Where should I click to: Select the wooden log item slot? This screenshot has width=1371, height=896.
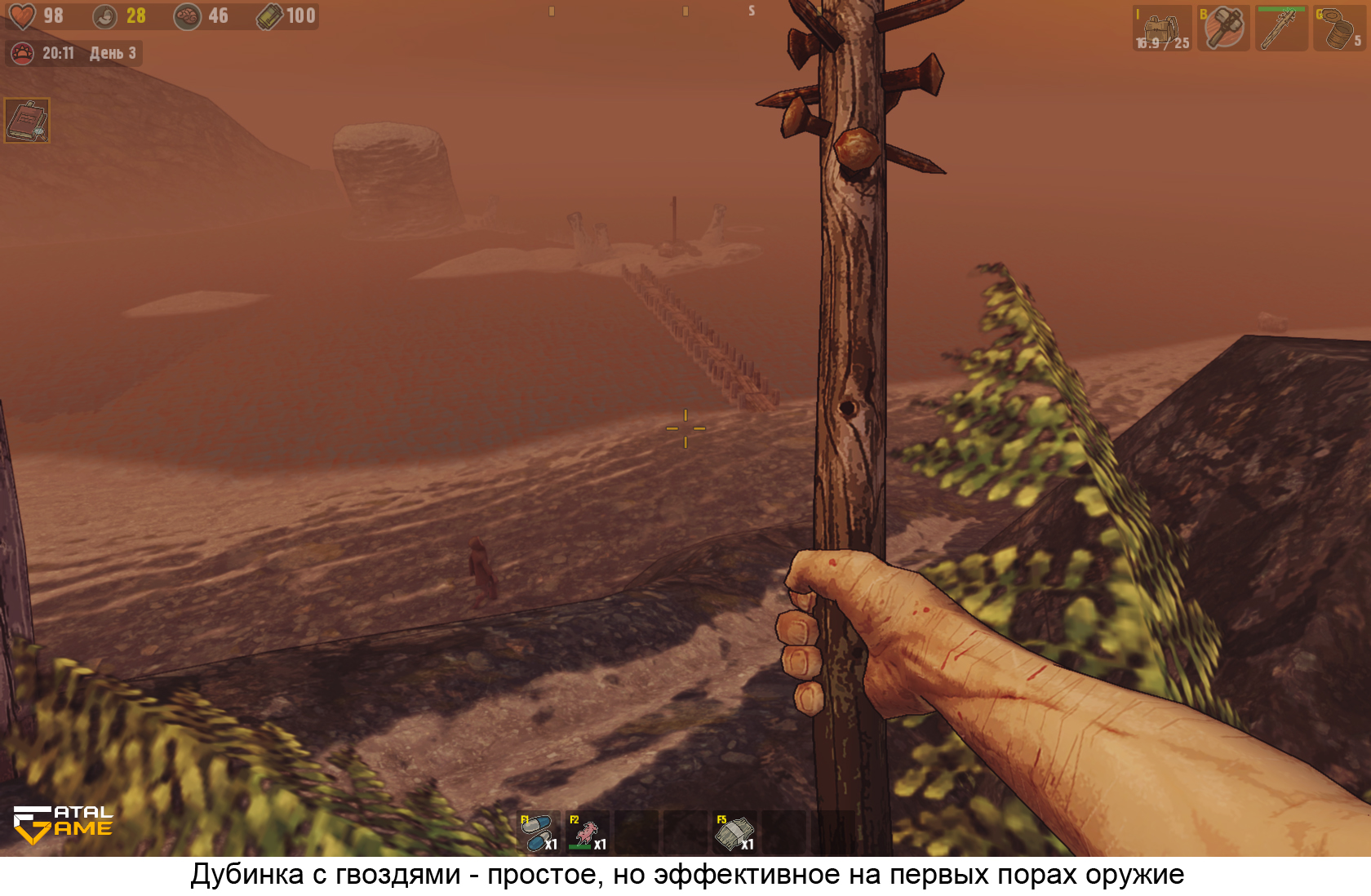(x=1338, y=29)
